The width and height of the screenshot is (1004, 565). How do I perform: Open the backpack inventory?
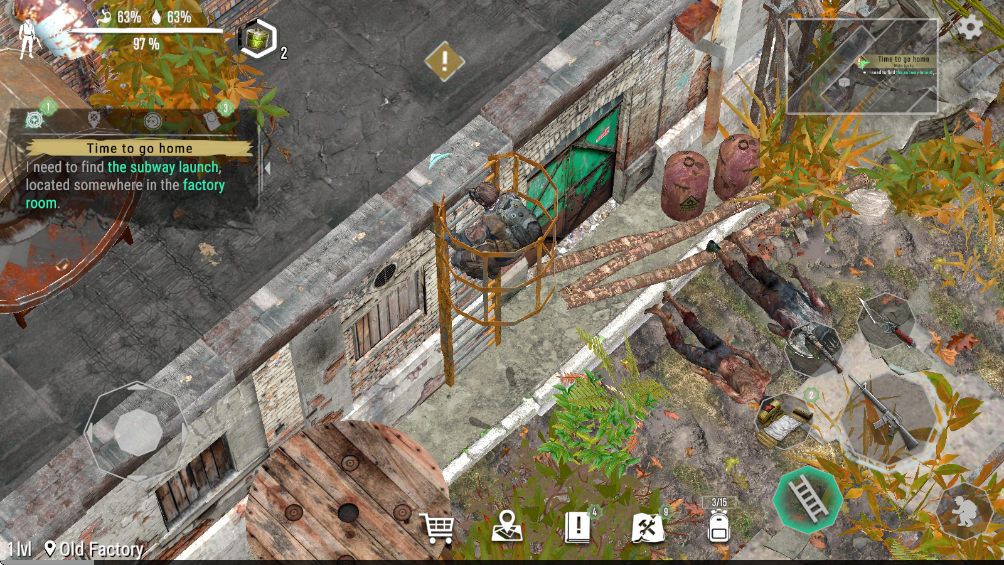(718, 524)
